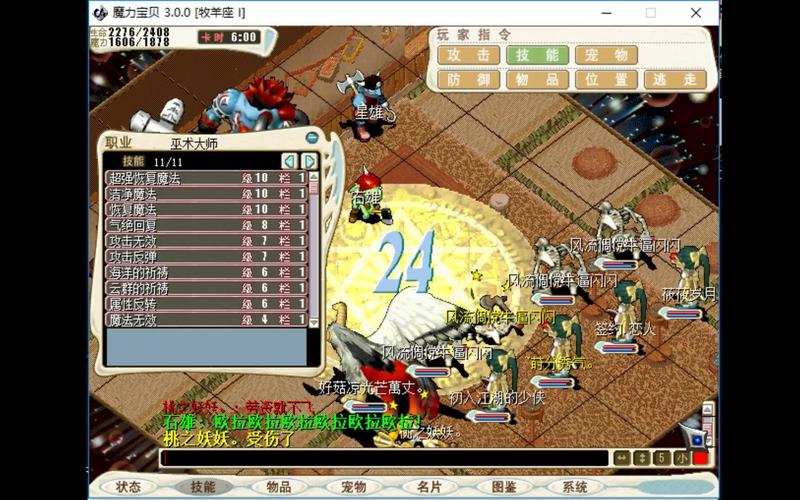
Task: Select the 防御 defend command
Action: coord(469,80)
